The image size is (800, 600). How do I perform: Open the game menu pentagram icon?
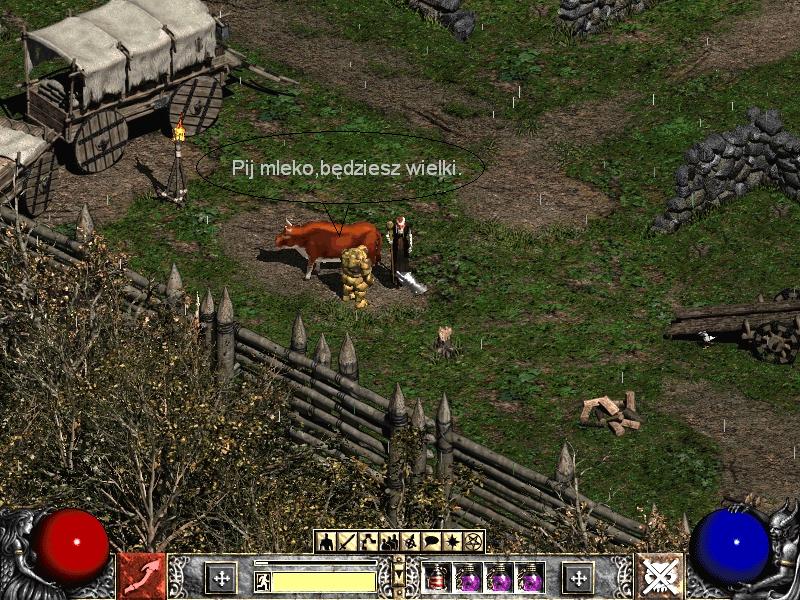[473, 542]
